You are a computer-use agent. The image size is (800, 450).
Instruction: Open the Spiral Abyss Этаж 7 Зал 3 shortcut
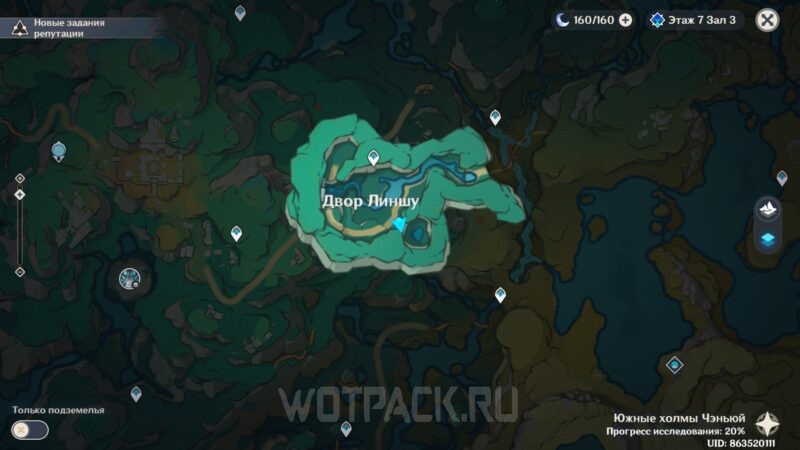click(x=696, y=19)
